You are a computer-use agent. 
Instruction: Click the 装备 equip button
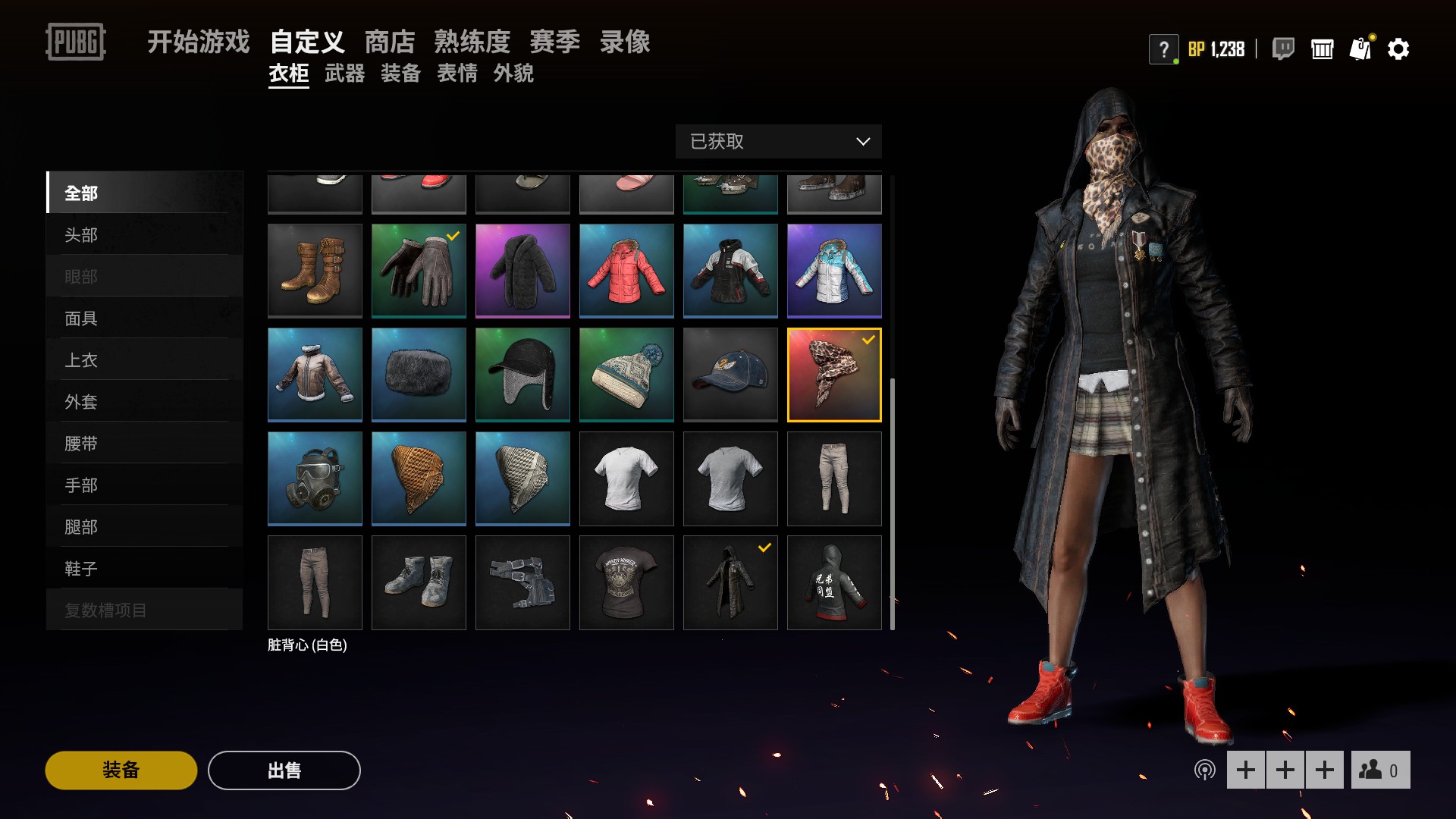121,770
